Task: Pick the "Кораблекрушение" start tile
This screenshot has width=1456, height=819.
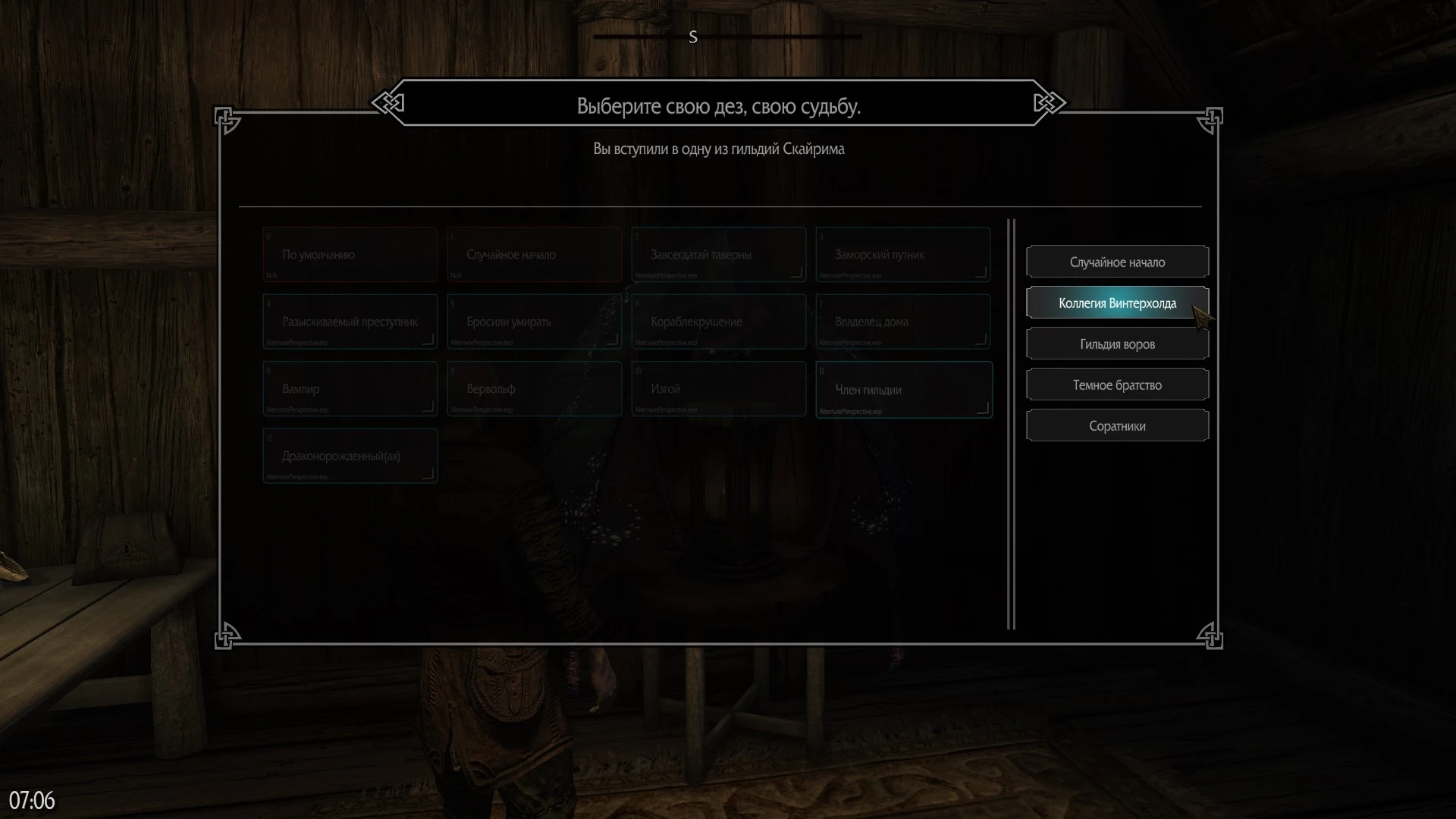Action: (x=718, y=322)
